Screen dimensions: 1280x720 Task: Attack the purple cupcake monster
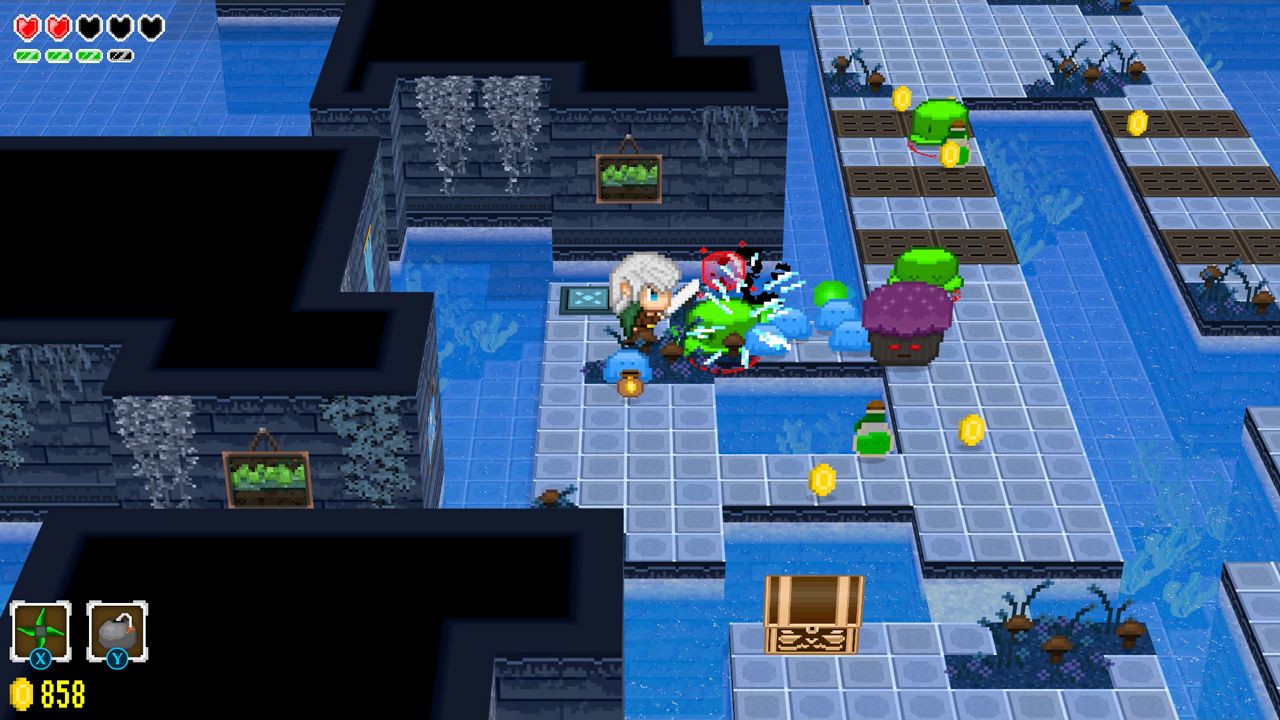(x=905, y=325)
